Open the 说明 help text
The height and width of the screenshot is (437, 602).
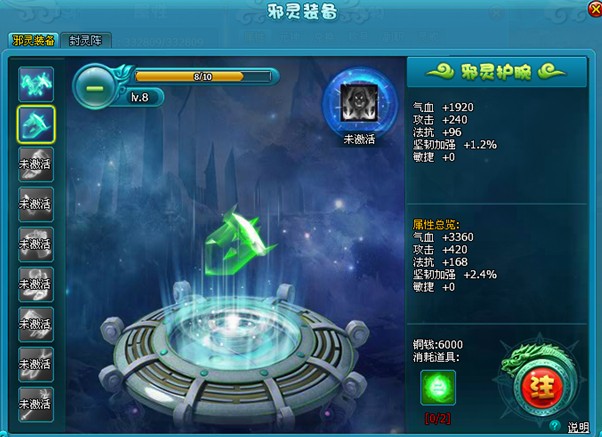click(579, 427)
